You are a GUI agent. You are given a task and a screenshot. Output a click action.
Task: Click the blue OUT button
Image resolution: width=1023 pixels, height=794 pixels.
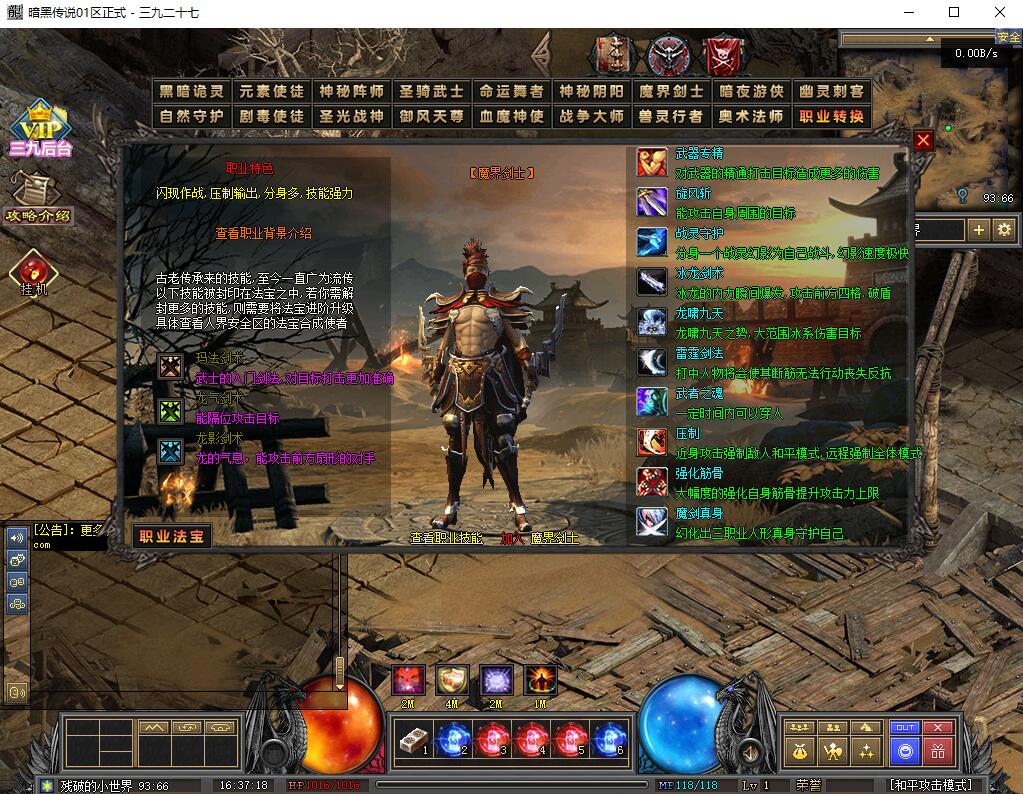pos(905,727)
